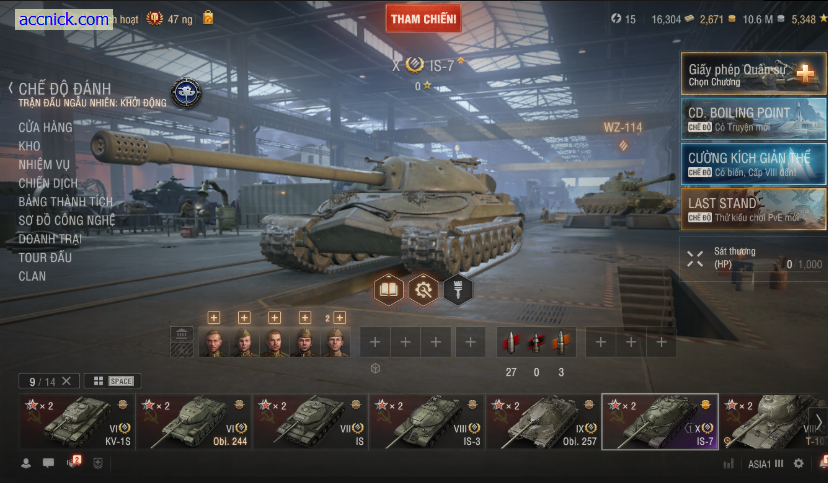Start battle with THAM CHIẾN button
Viewport: 828px width, 483px height.
point(423,18)
